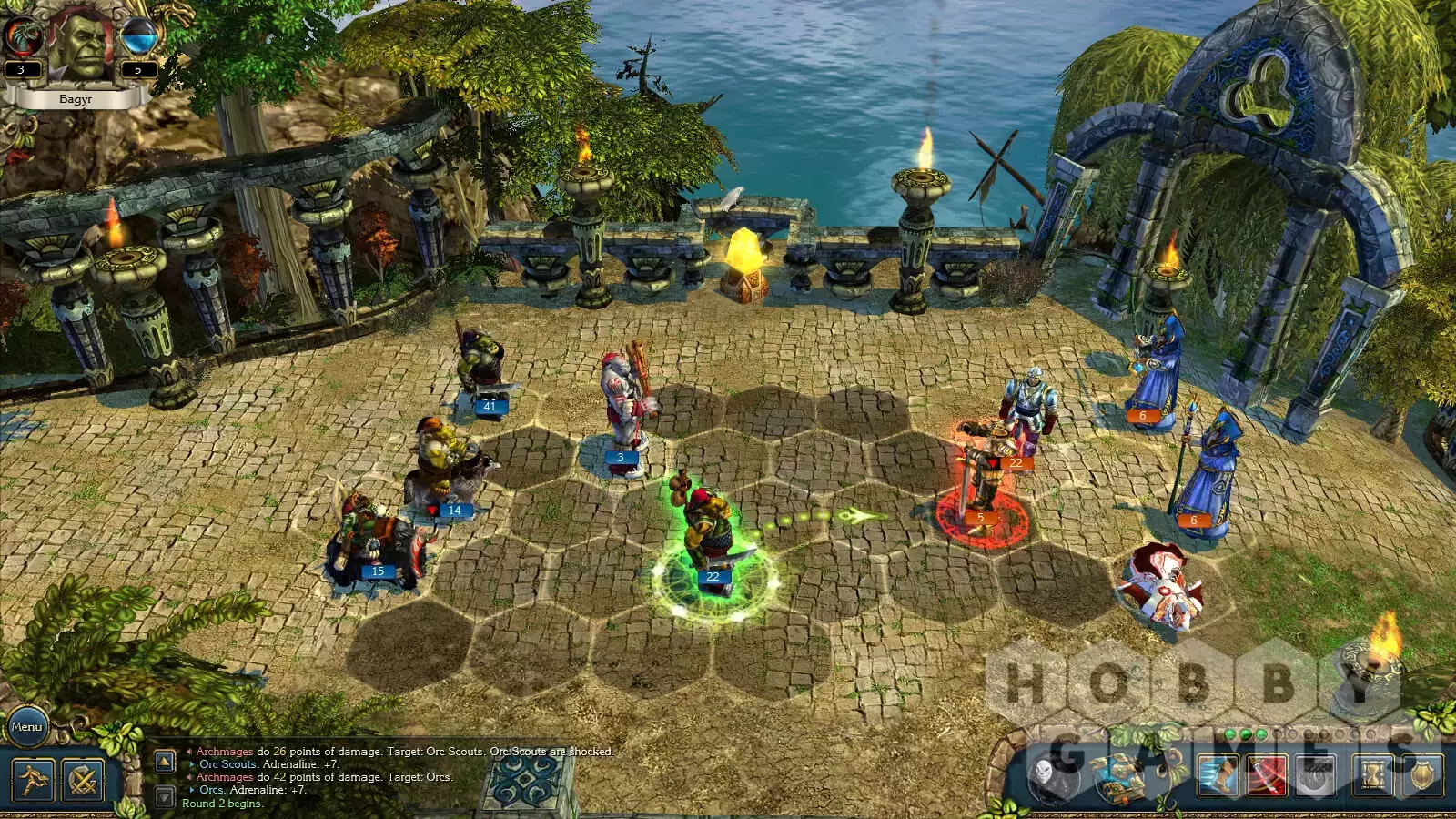The image size is (1456, 819).
Task: Activate the running boot ability
Action: click(1217, 776)
